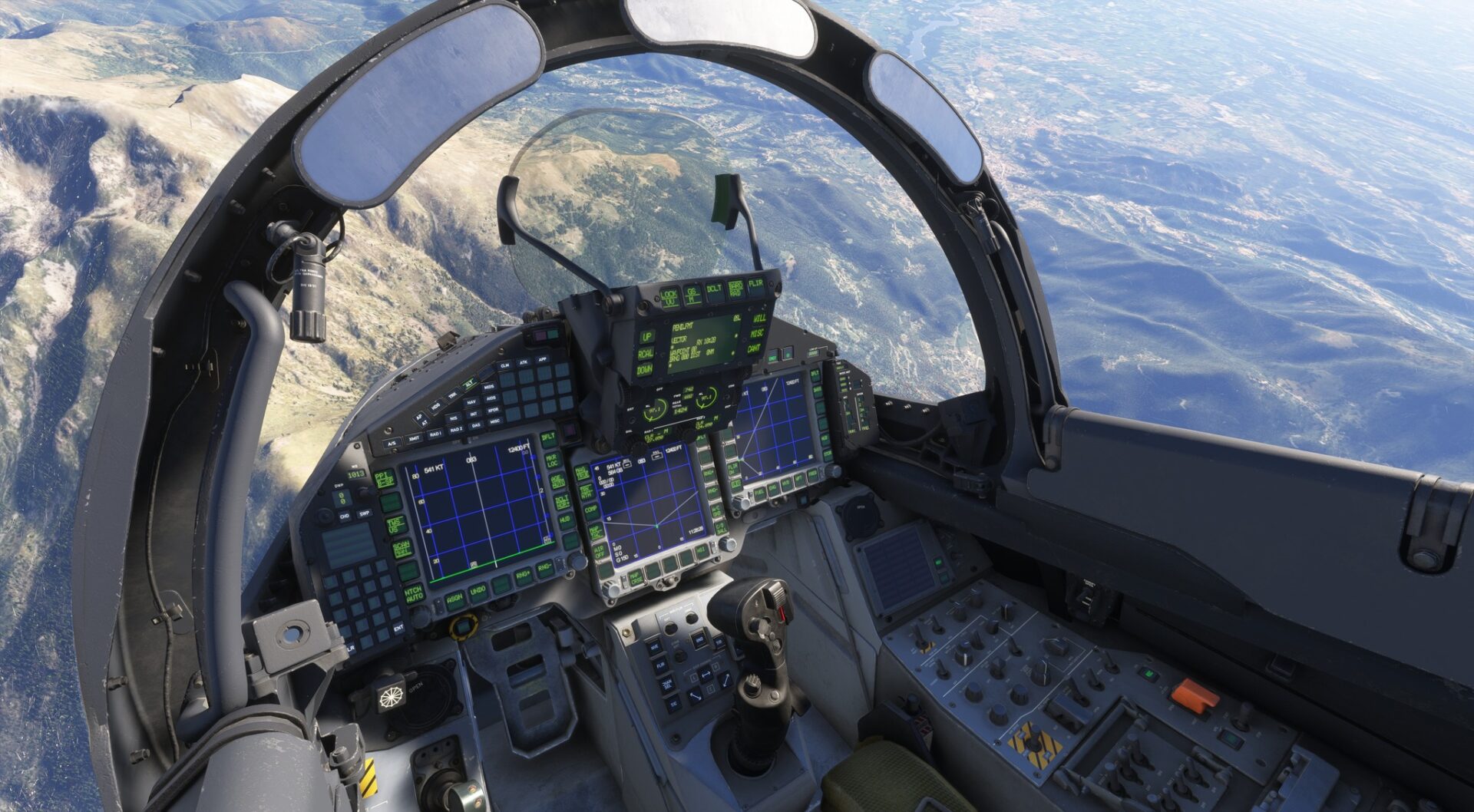This screenshot has height=812, width=1474.
Task: Hit the NTCH AUTO softkey
Action: point(413,594)
